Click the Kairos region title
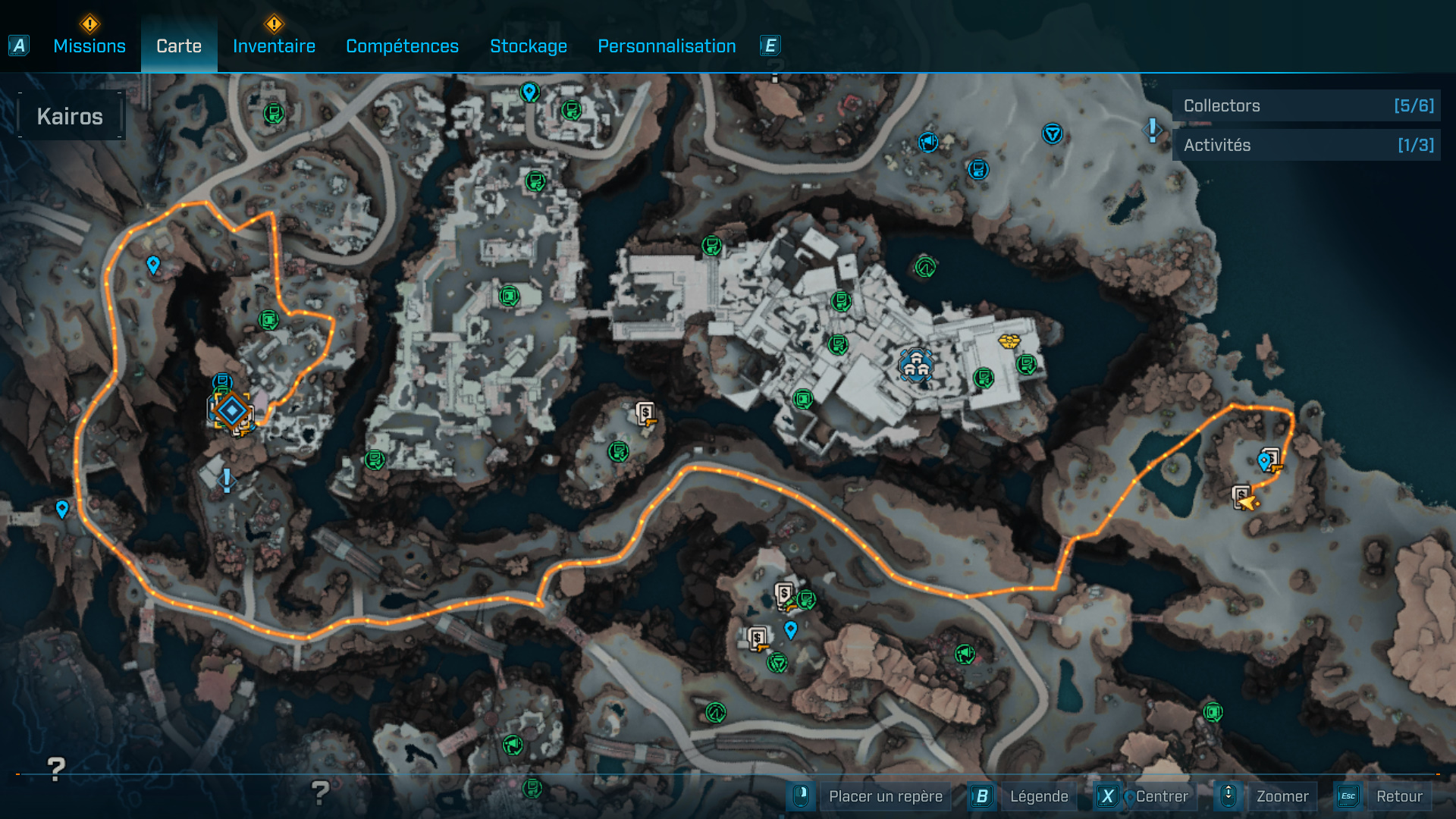The height and width of the screenshot is (819, 1456). click(70, 115)
